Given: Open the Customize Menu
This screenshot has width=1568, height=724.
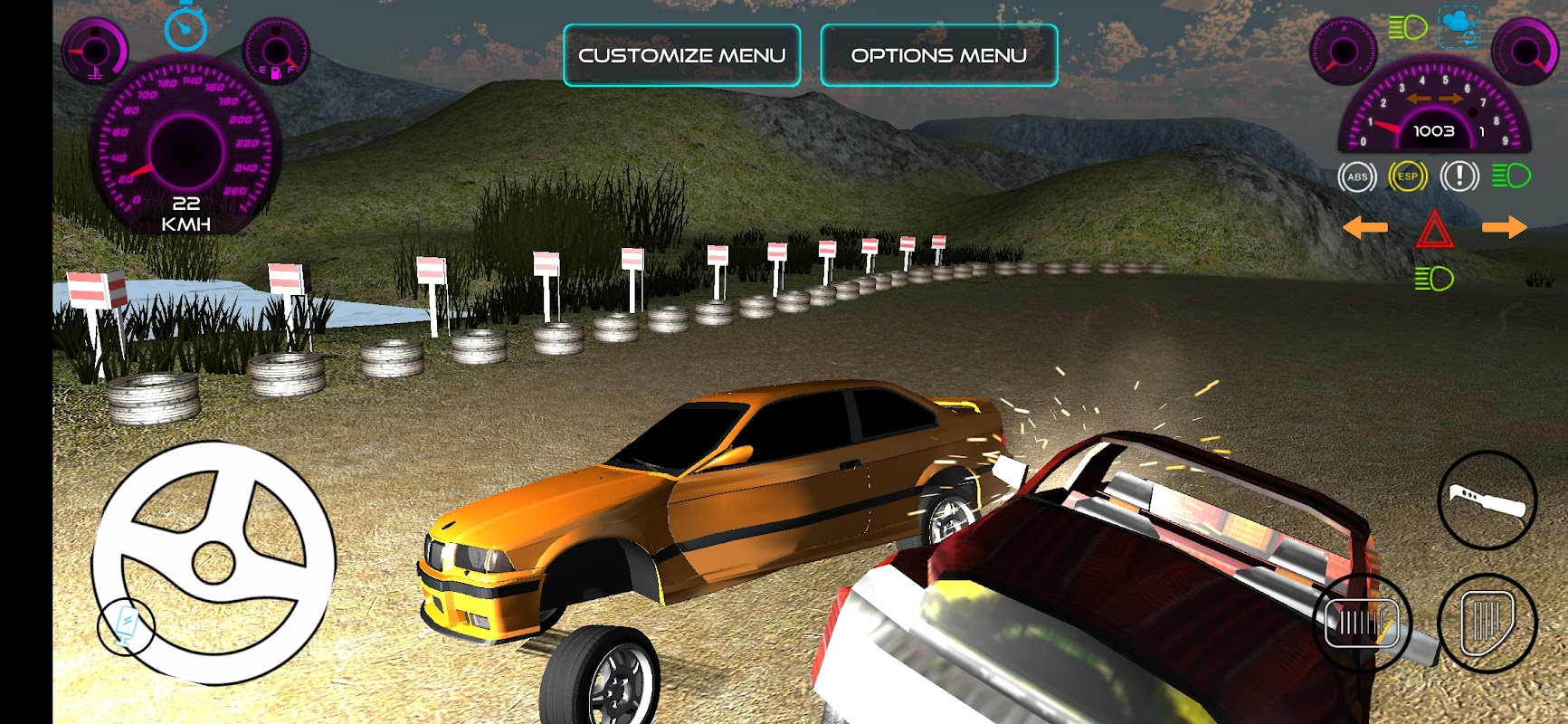Looking at the screenshot, I should (x=681, y=55).
